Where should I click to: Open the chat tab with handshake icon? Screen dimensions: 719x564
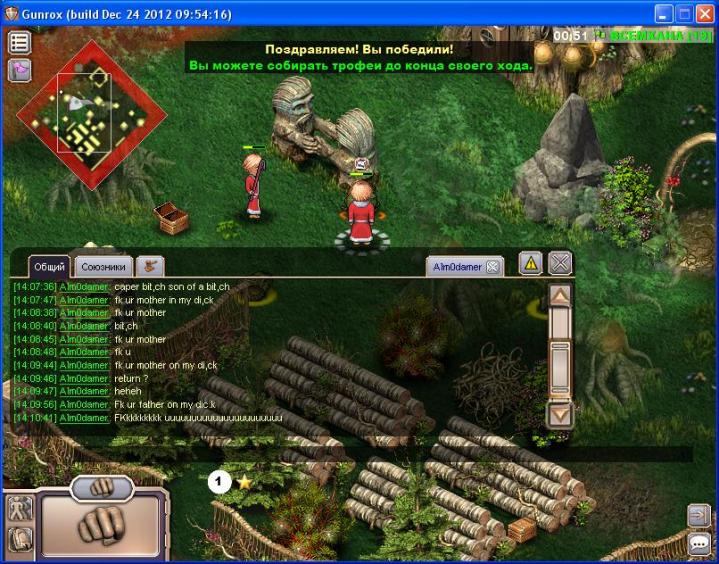(x=150, y=266)
